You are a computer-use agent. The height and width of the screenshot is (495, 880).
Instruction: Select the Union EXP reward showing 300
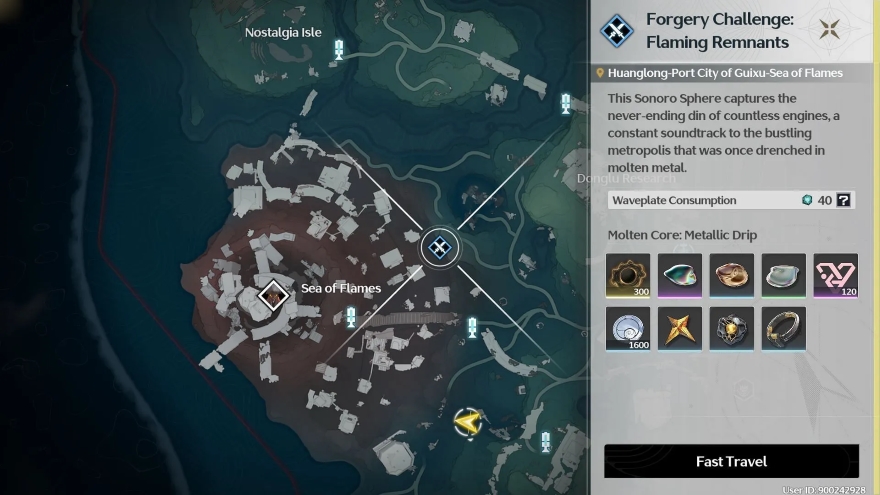coord(628,275)
